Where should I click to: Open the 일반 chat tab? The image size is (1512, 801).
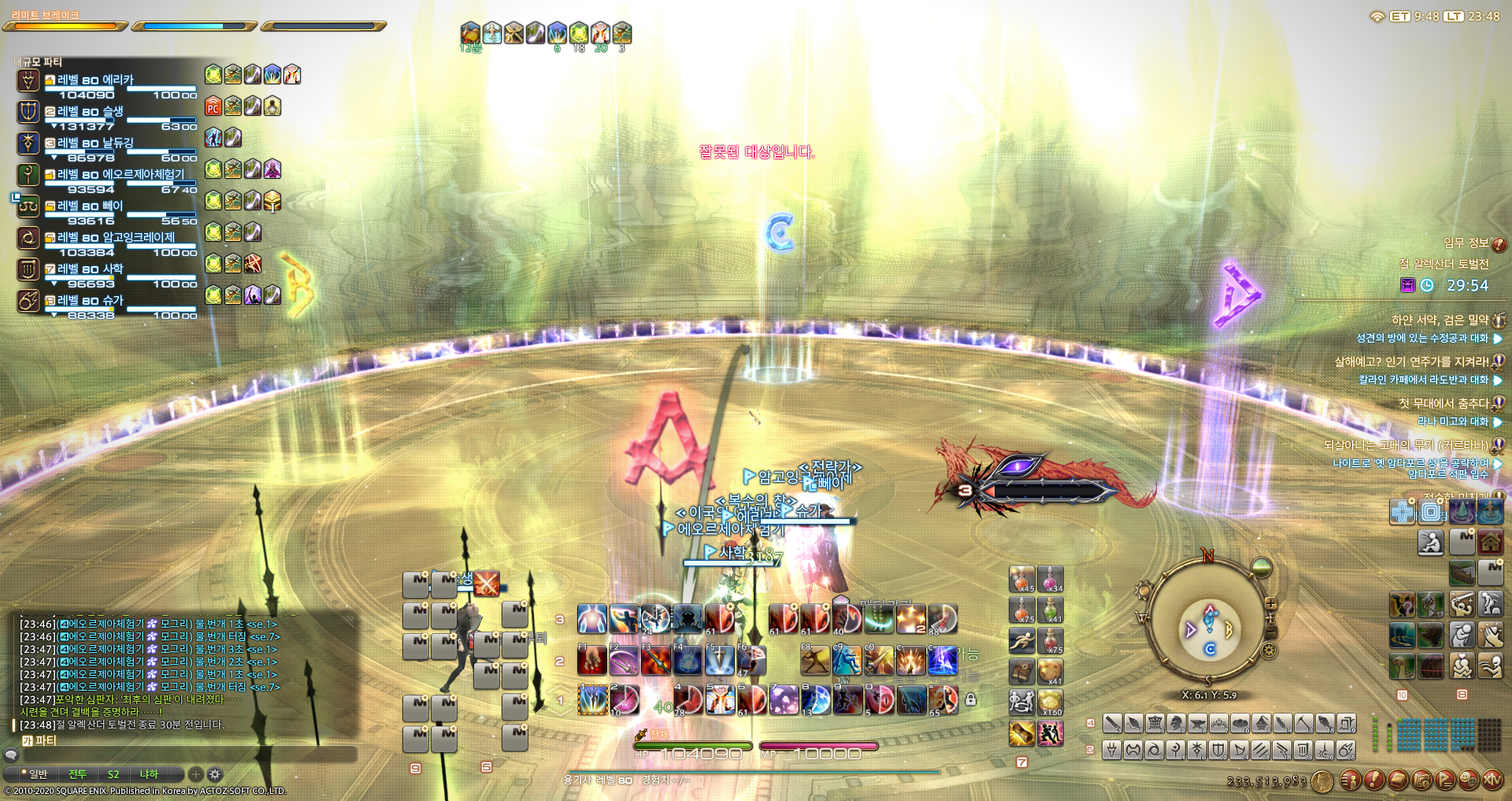tap(37, 774)
